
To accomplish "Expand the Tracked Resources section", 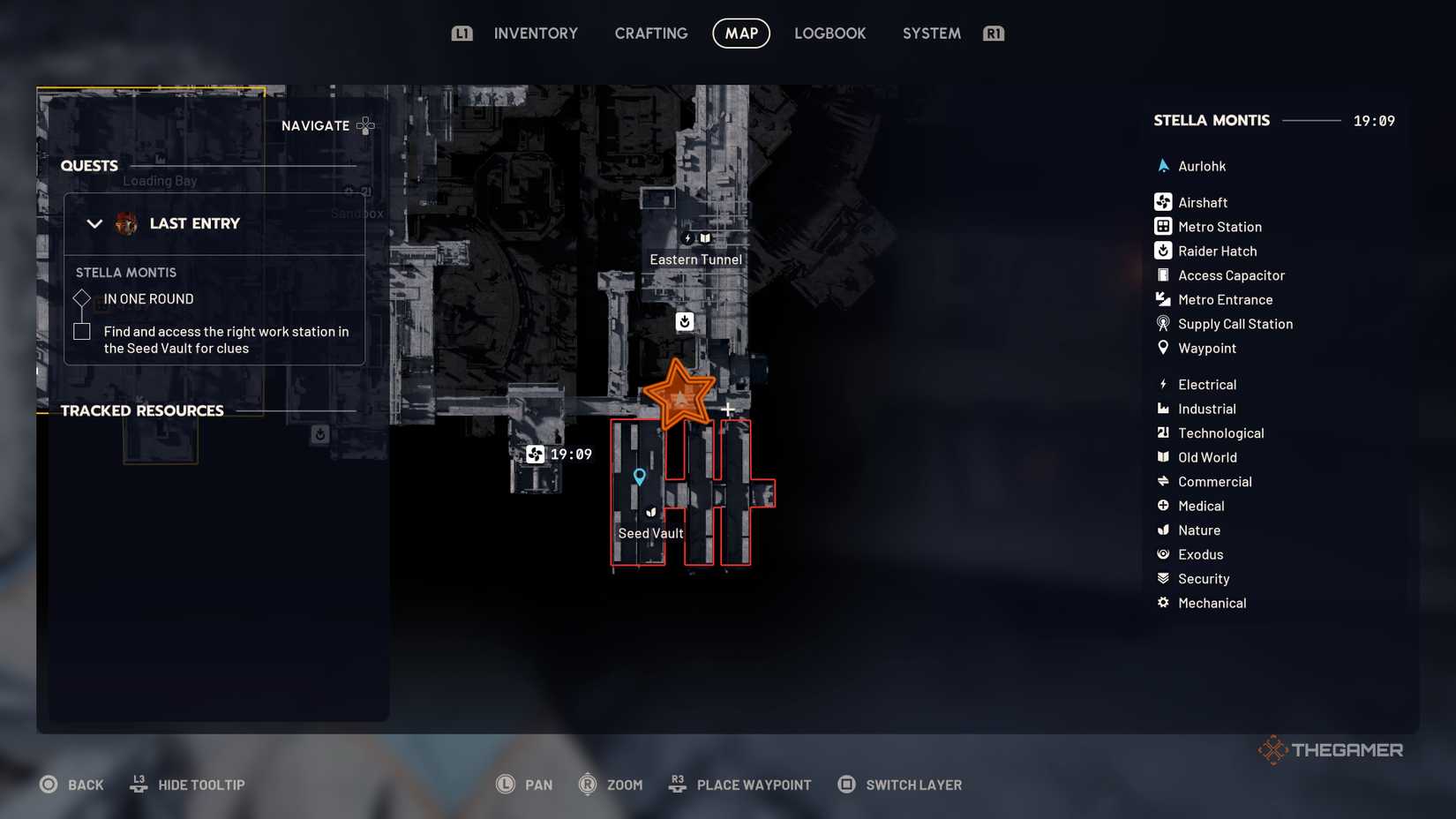I will [x=142, y=409].
